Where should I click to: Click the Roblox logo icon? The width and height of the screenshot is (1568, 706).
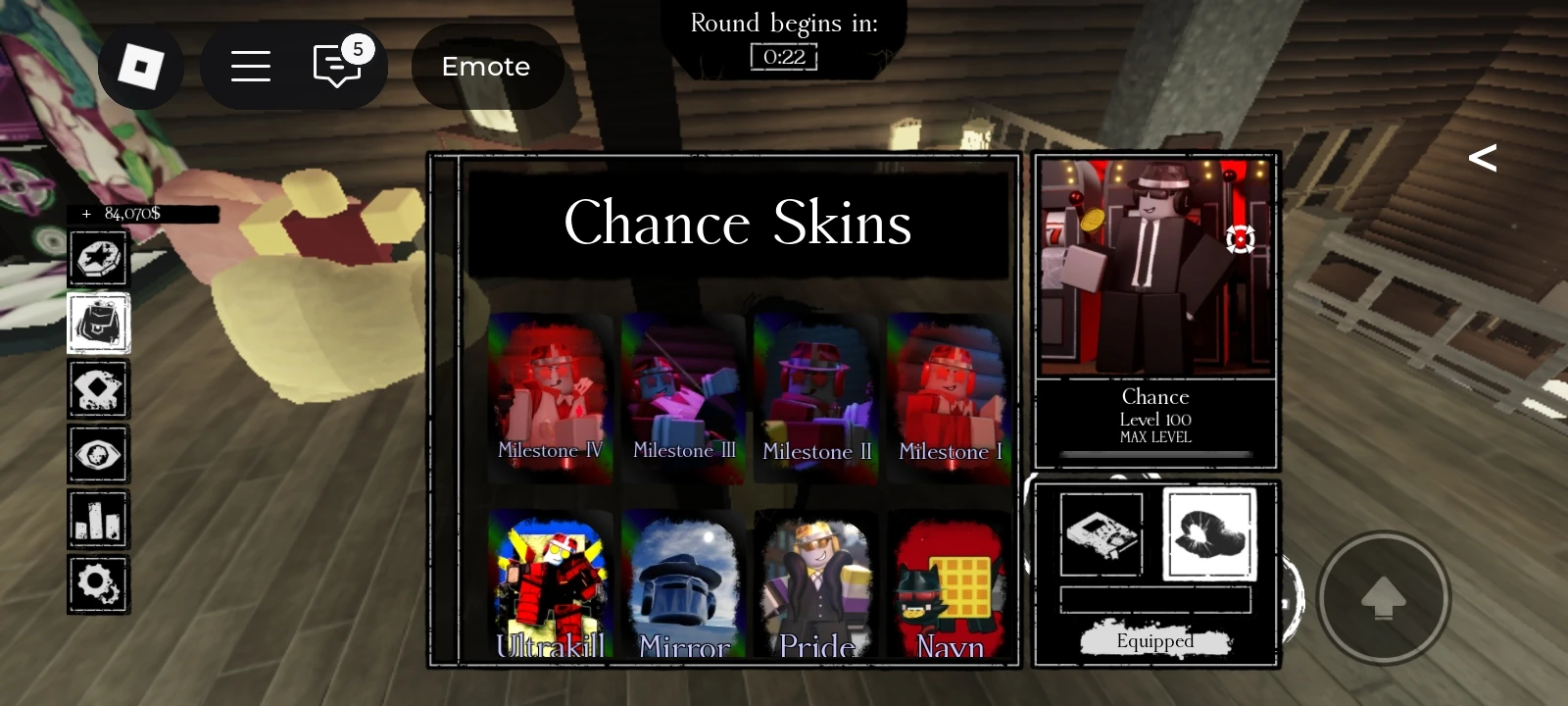point(141,67)
